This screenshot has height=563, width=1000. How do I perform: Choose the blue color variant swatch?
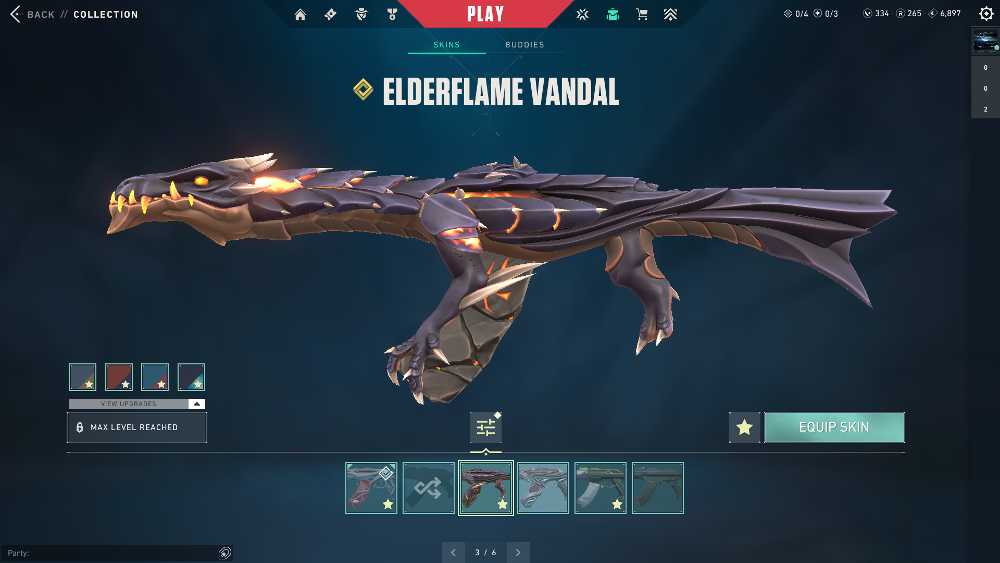tap(155, 376)
